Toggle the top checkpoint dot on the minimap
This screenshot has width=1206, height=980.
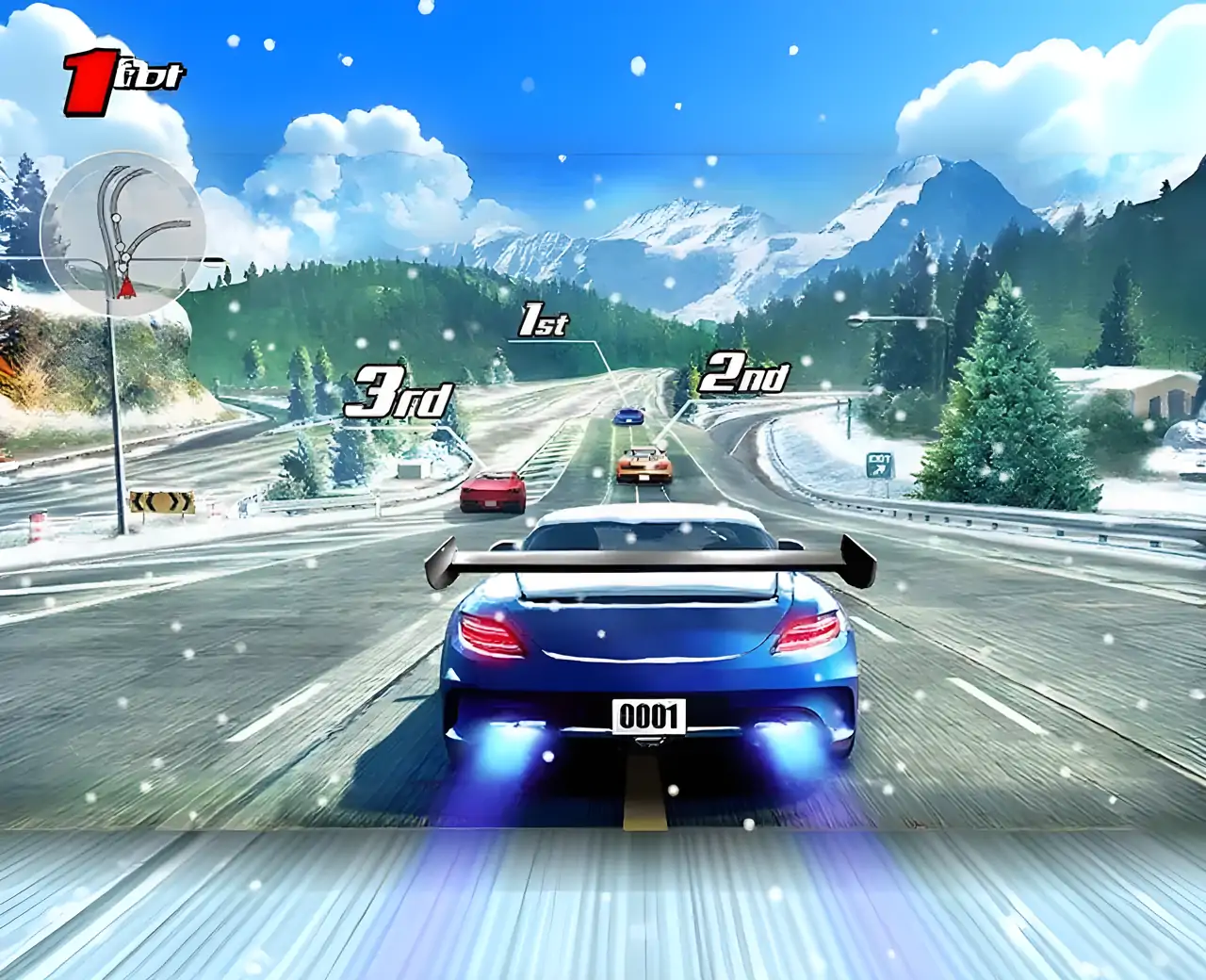click(x=115, y=217)
